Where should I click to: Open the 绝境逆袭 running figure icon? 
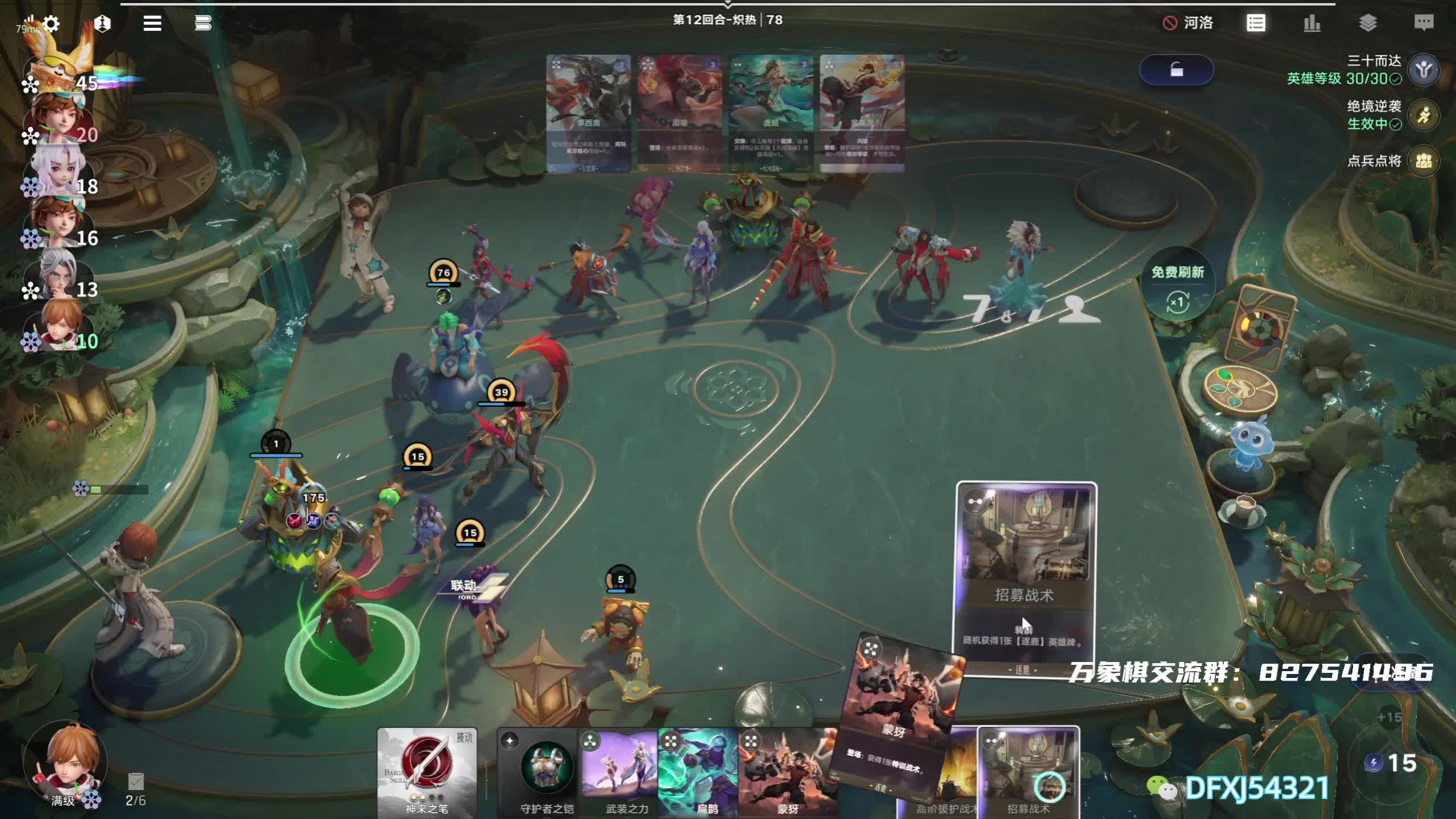click(x=1424, y=115)
